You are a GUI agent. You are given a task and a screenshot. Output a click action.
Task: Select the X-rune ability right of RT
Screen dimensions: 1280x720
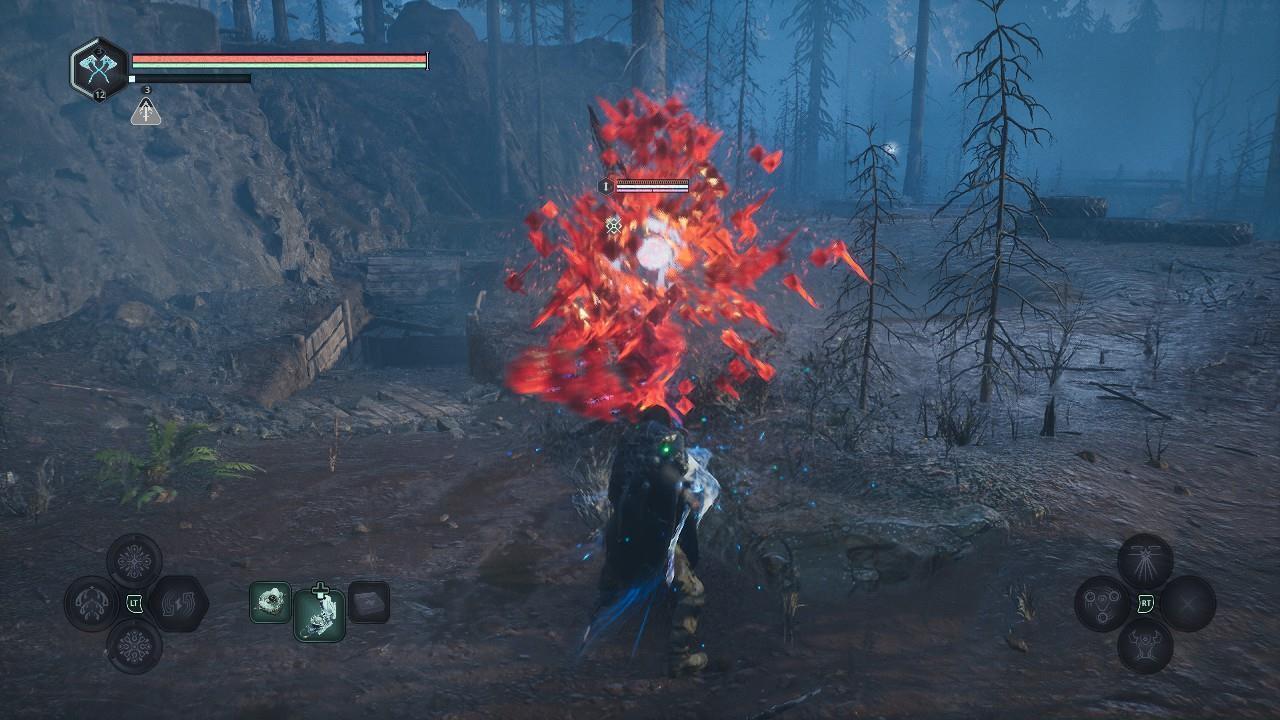[1188, 604]
